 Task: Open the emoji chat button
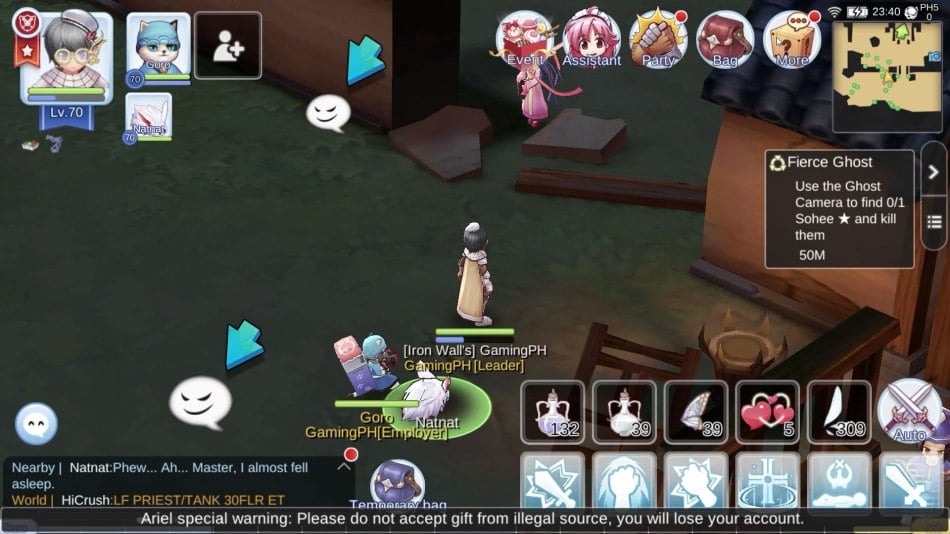37,424
